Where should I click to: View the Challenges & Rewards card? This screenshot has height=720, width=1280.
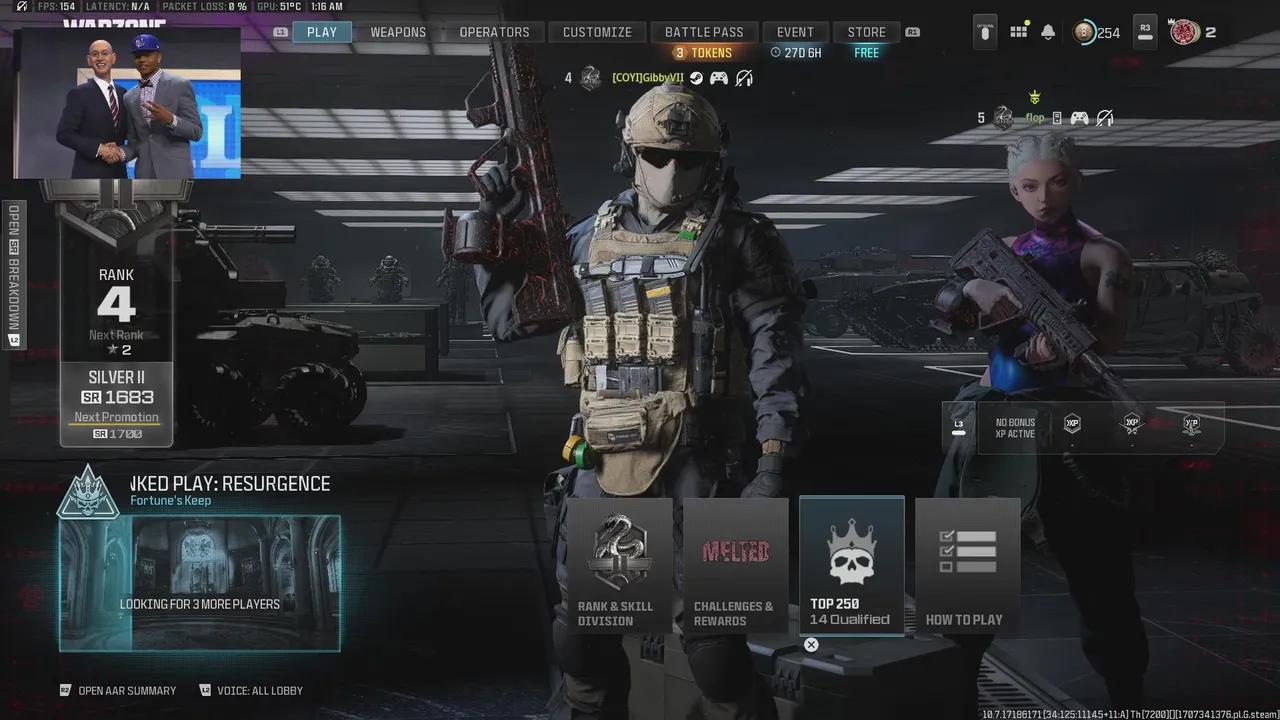click(x=736, y=567)
